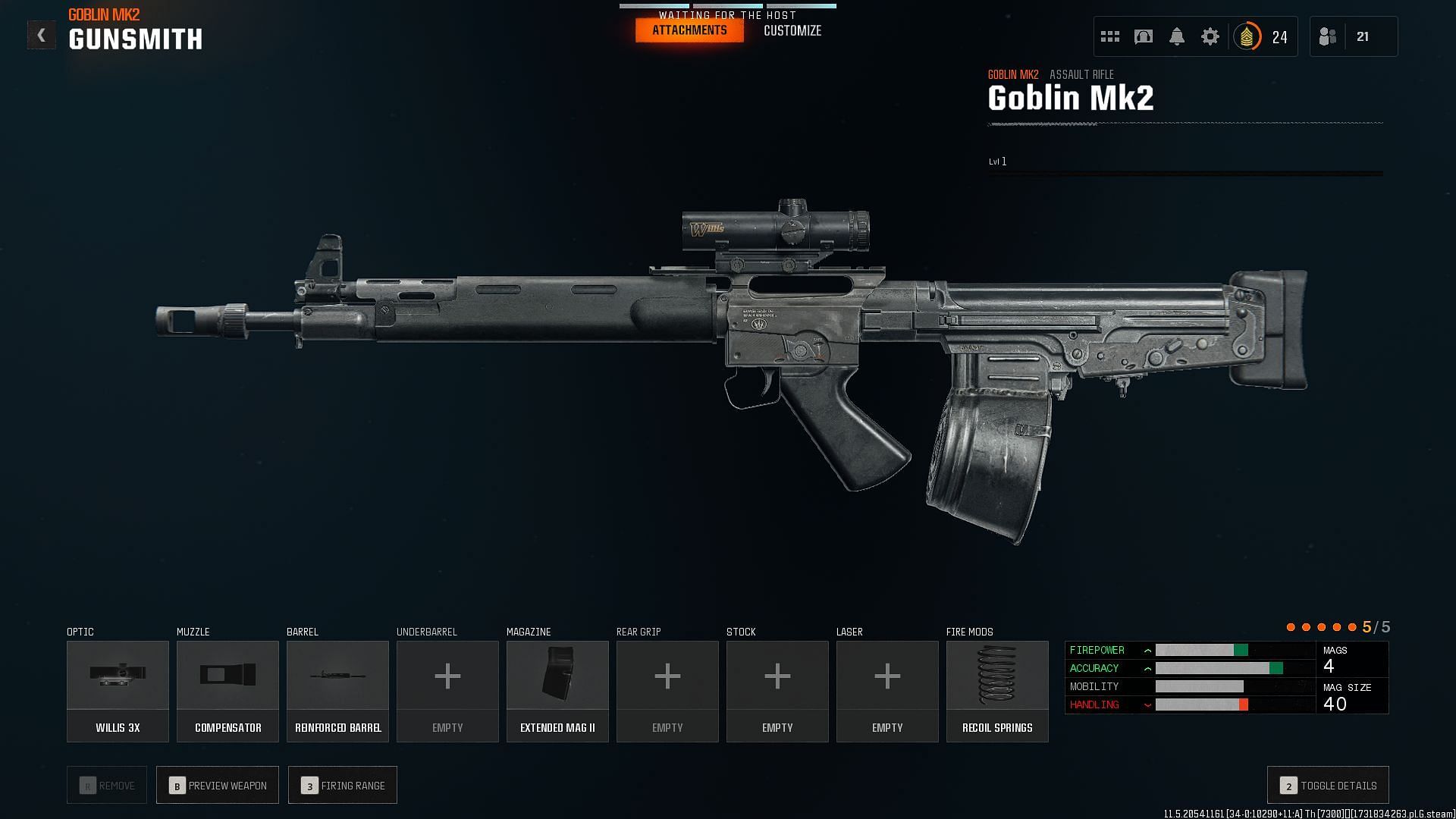The width and height of the screenshot is (1456, 819).
Task: Open the player rank emblem
Action: (x=1247, y=36)
